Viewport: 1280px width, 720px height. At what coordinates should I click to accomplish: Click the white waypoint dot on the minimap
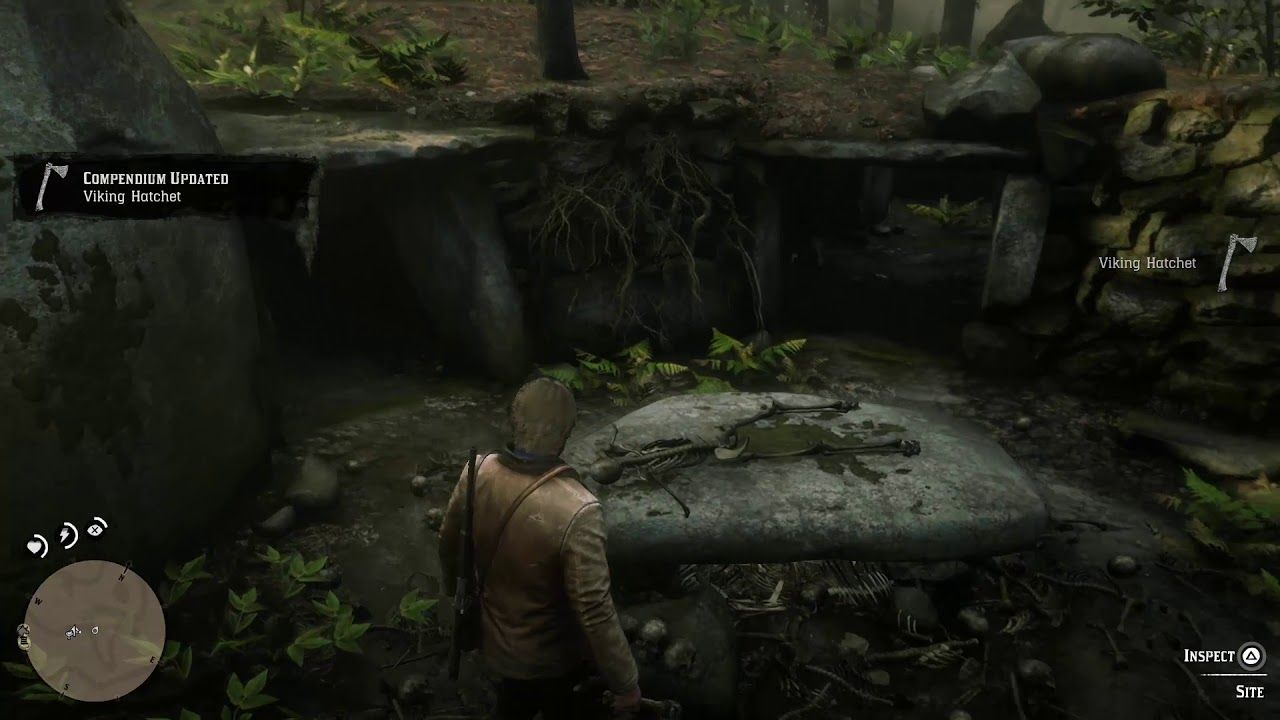(x=95, y=630)
